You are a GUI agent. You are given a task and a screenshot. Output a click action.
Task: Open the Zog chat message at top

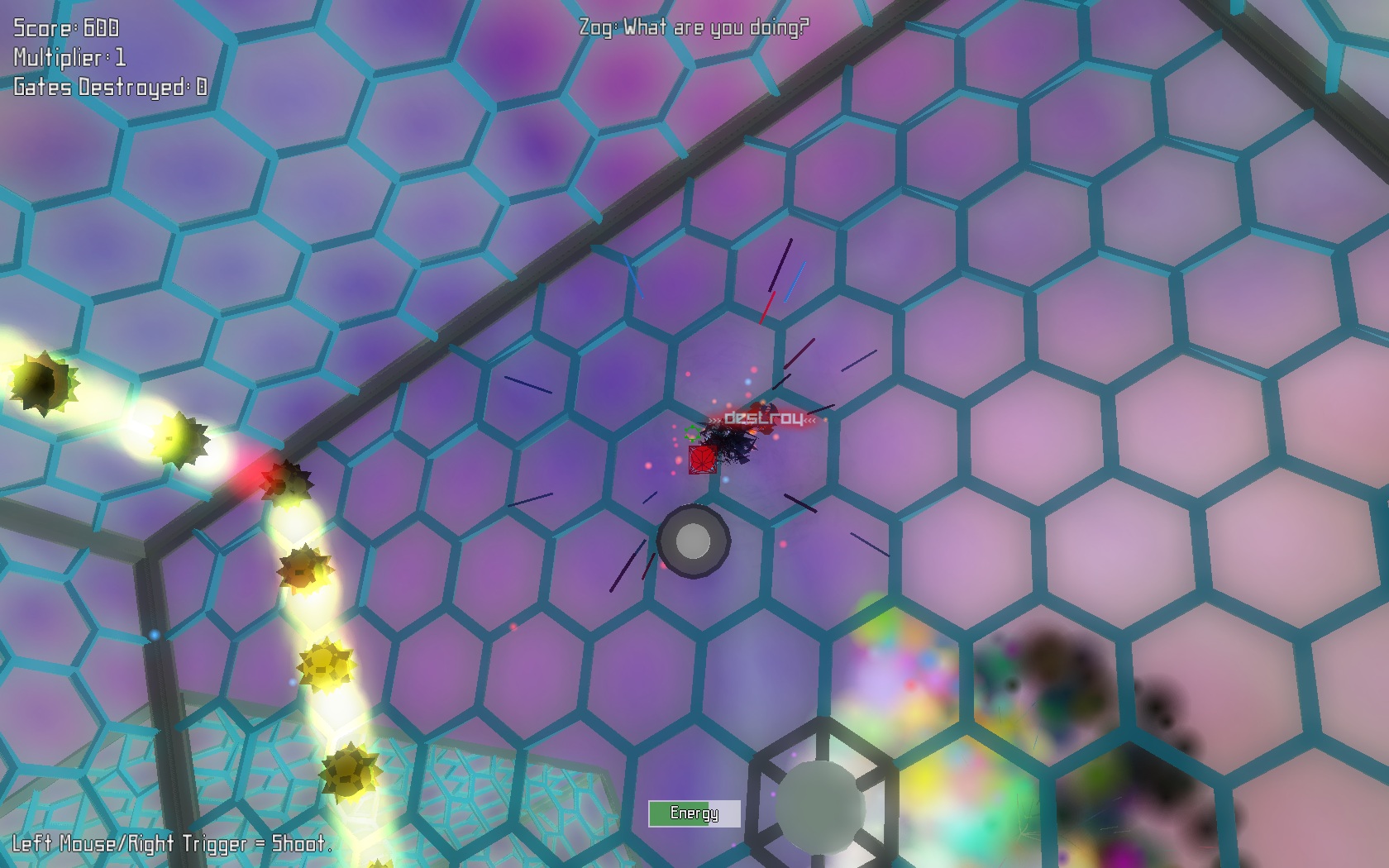click(693, 26)
